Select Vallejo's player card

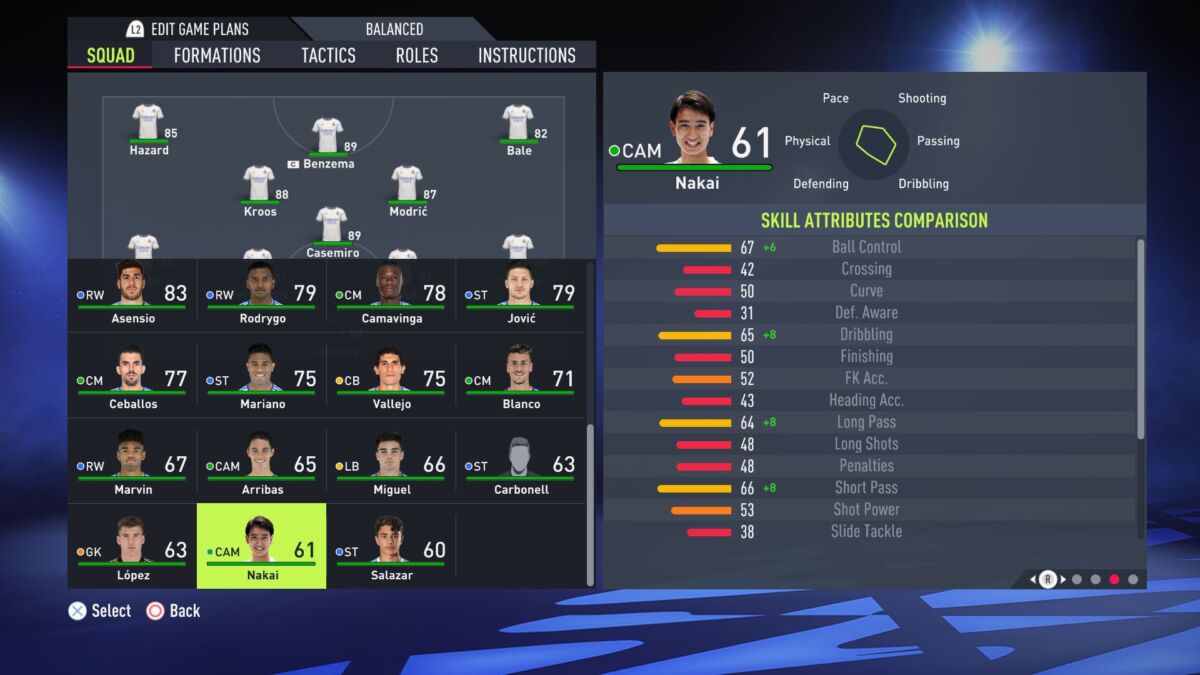391,379
